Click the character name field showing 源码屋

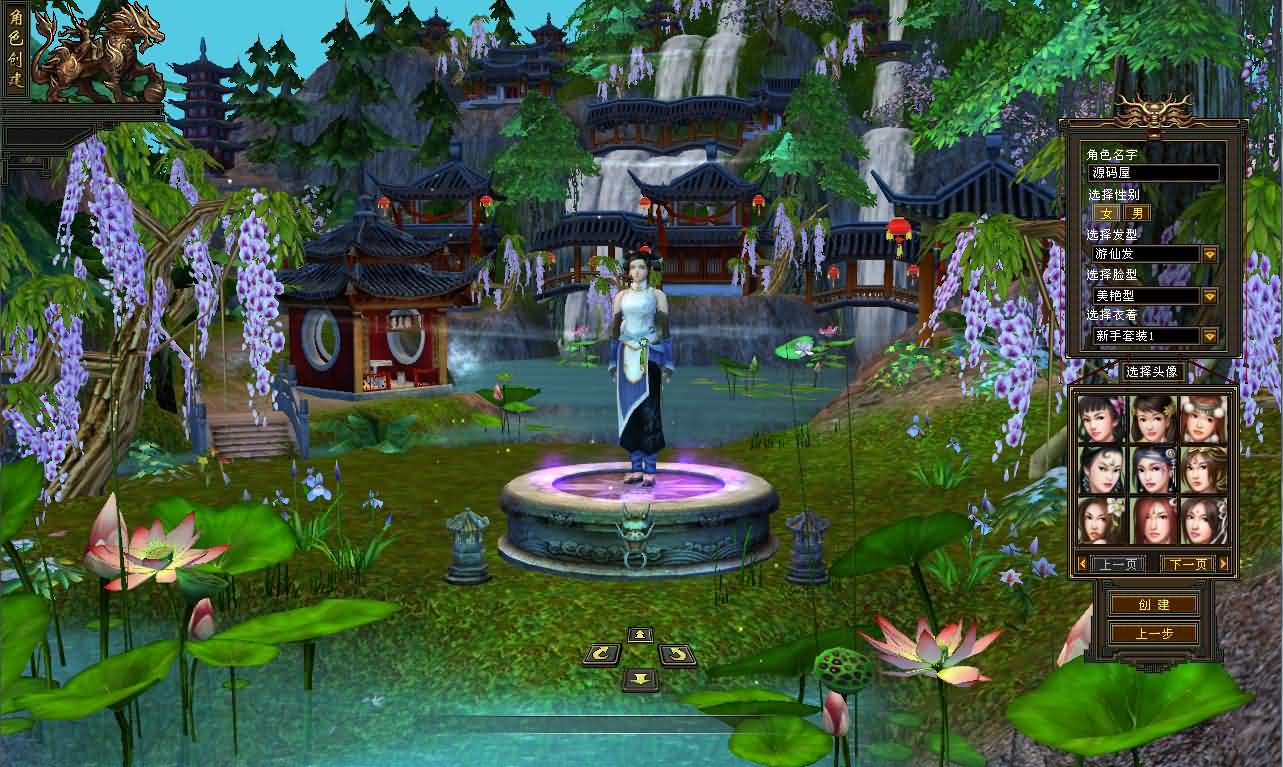click(1150, 172)
